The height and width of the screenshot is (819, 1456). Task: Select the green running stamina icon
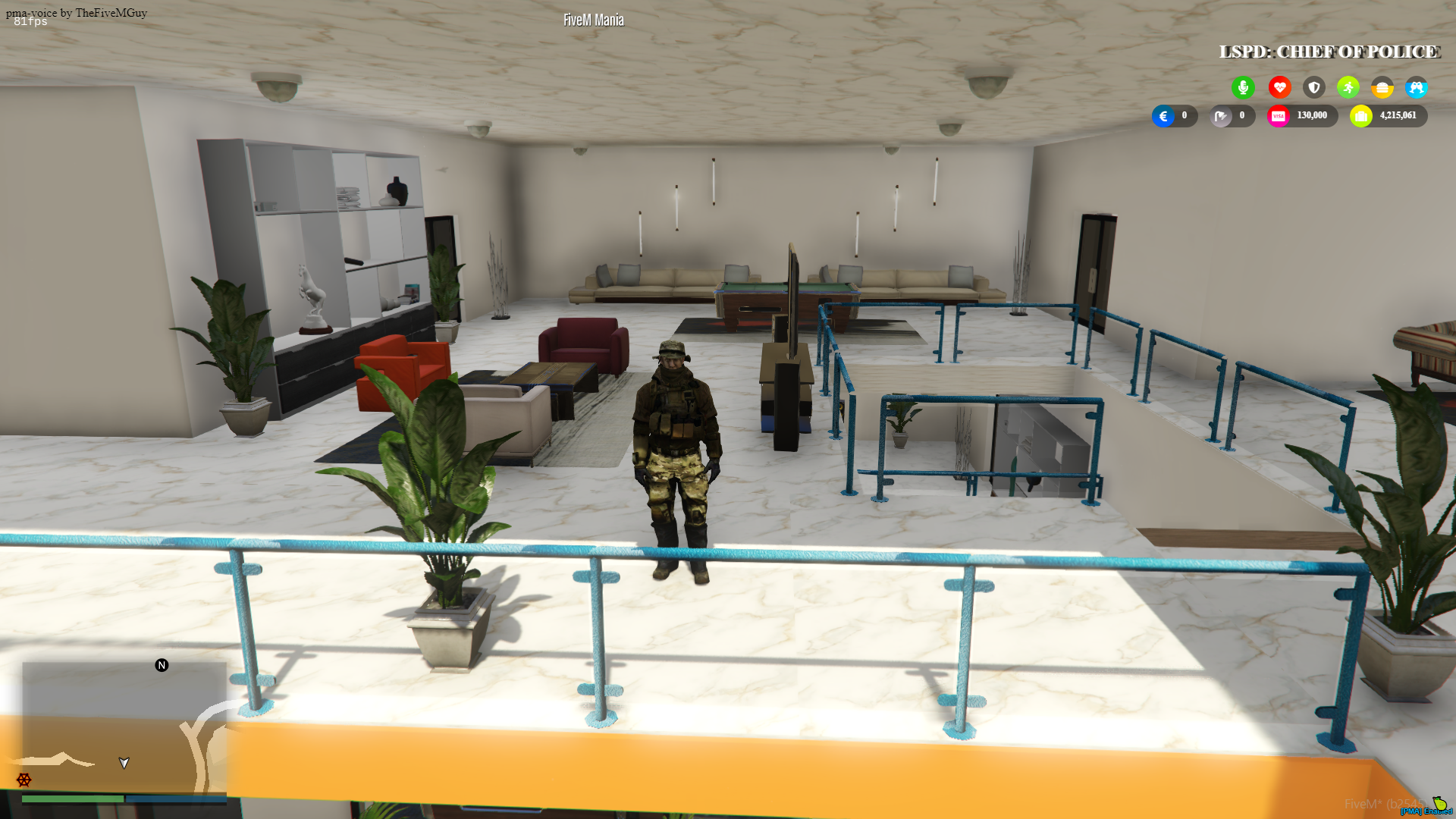coord(1348,87)
